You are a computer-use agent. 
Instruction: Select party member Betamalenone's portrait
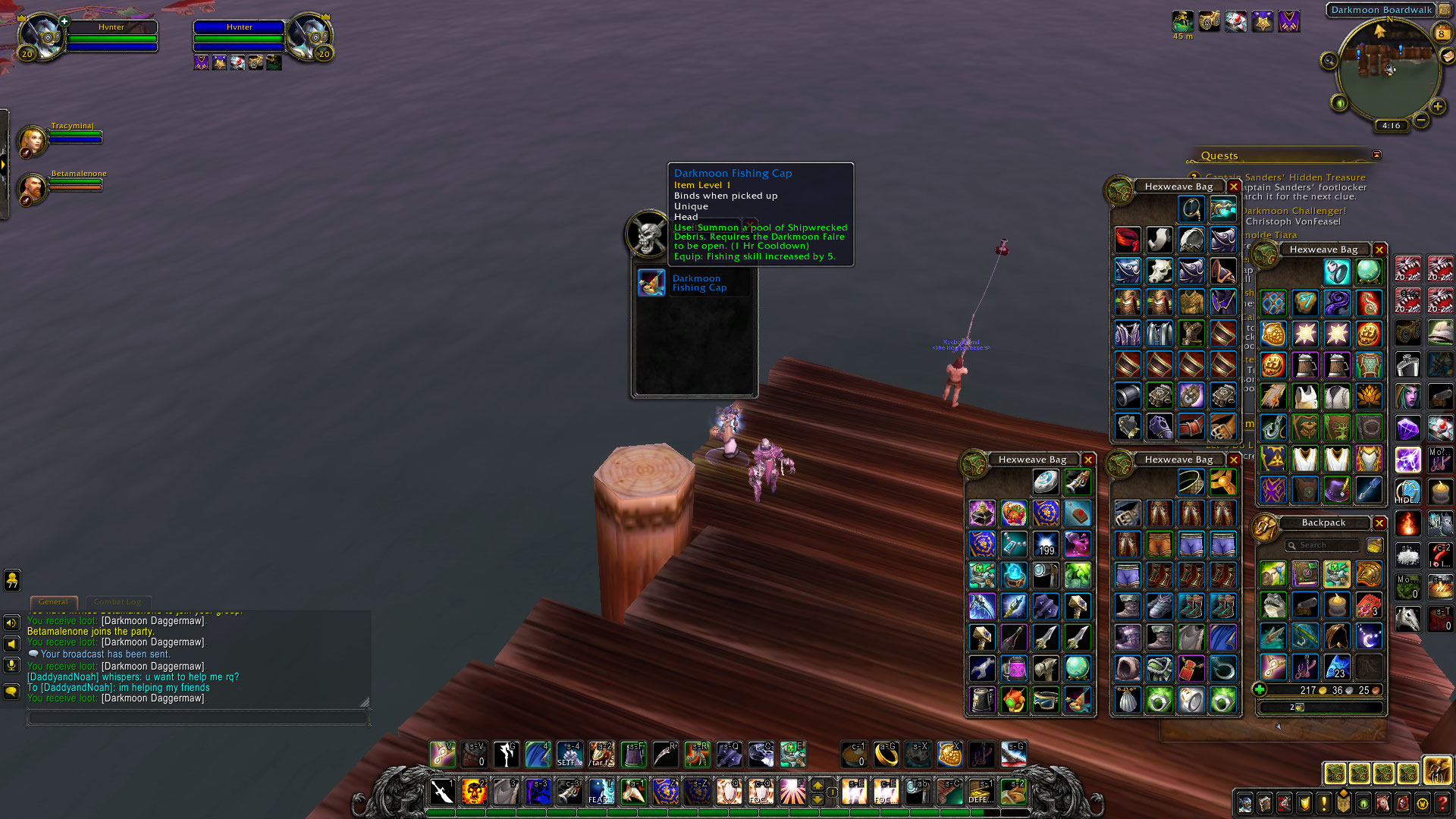(32, 189)
